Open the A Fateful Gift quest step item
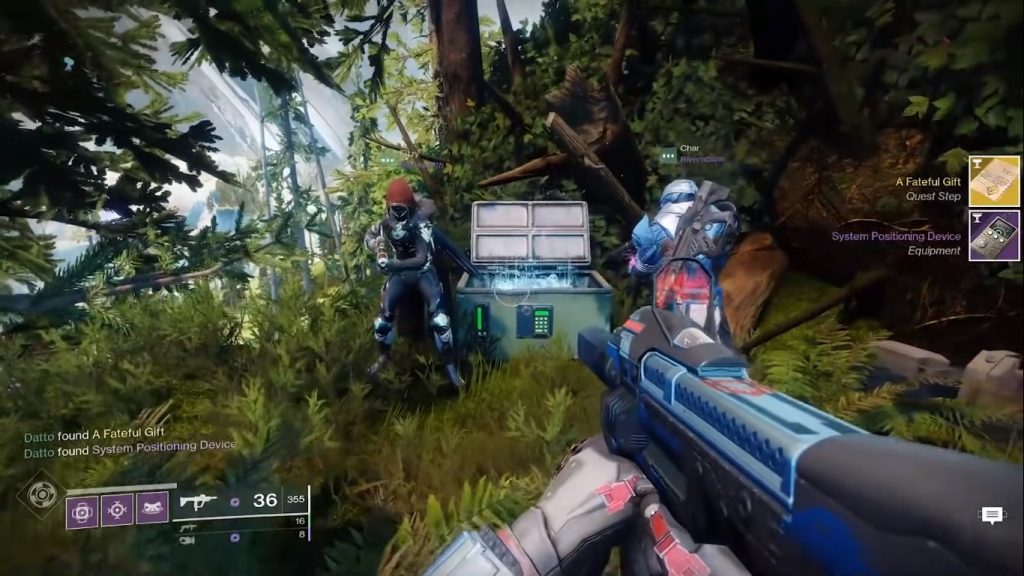This screenshot has width=1024, height=576. pos(994,181)
